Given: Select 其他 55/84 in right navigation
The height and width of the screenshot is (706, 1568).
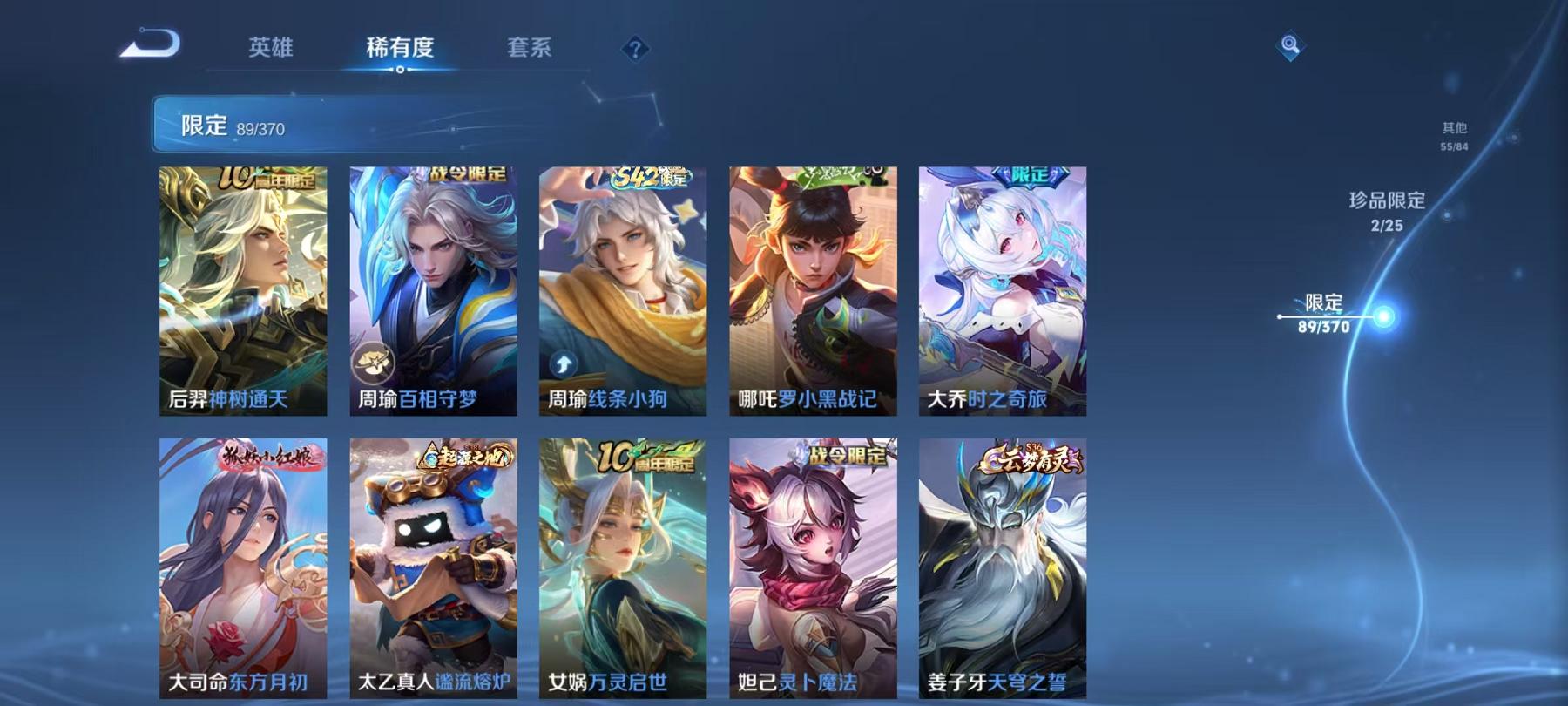Looking at the screenshot, I should click(1455, 132).
